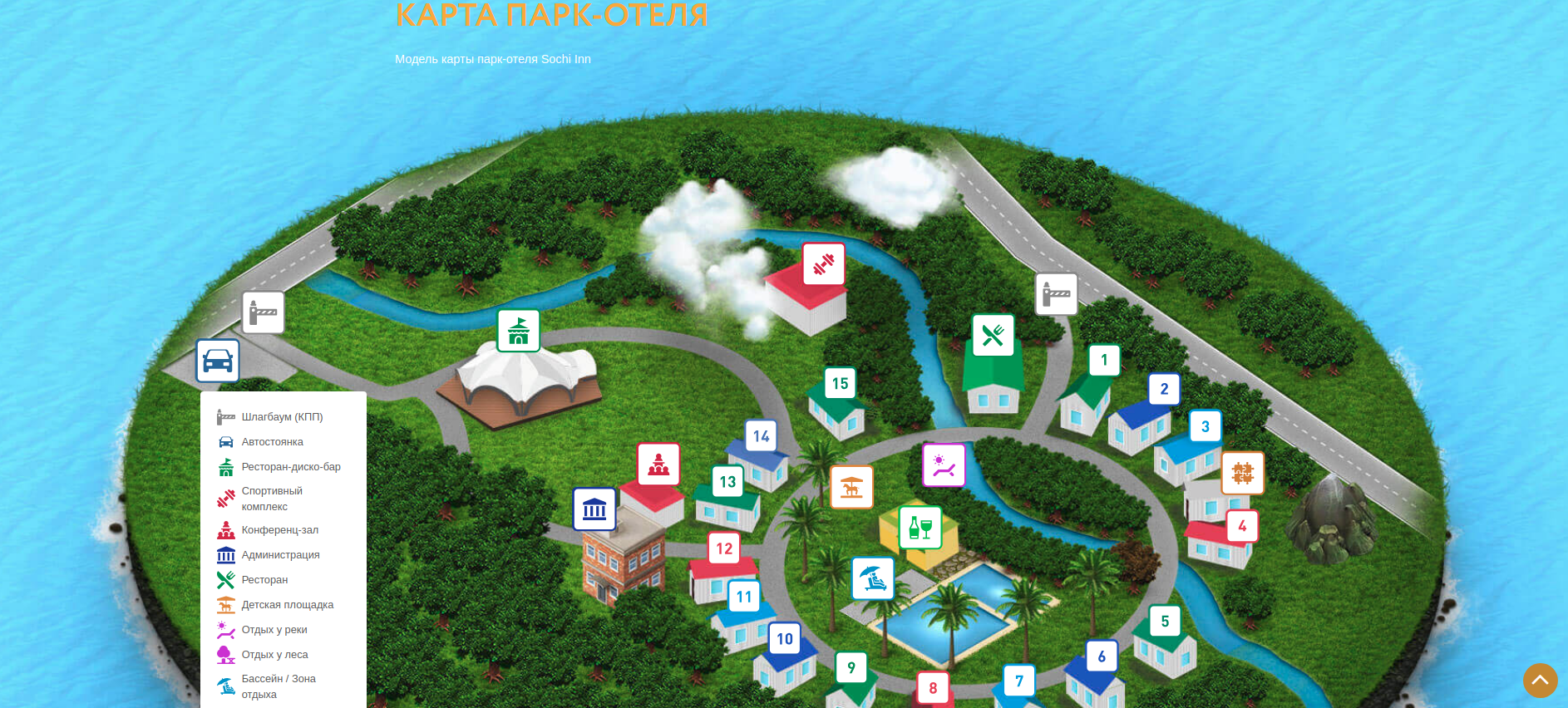Choose the 'Шлагбаум (КПП)' legend entry
The image size is (1568, 708).
pos(282,417)
